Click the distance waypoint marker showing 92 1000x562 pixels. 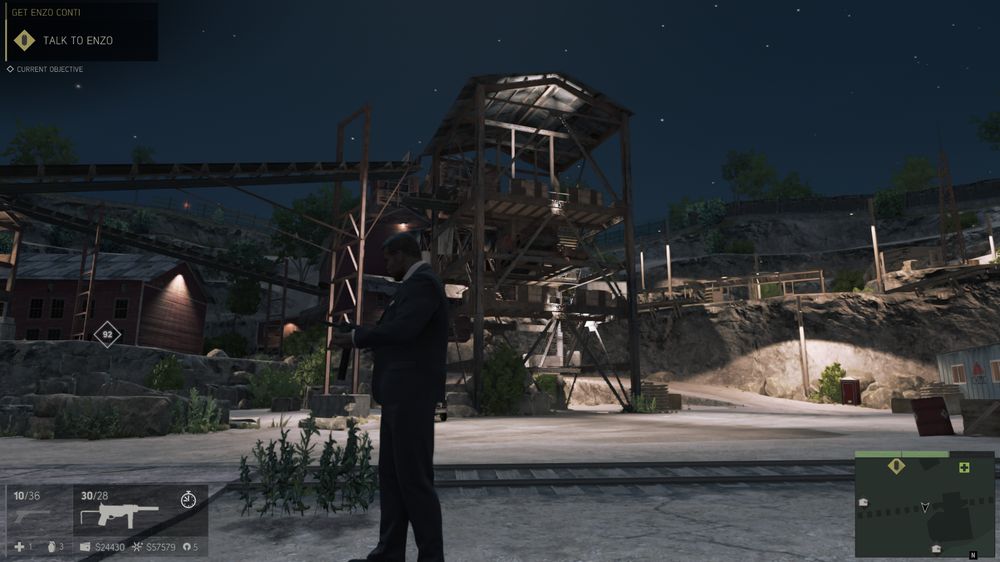[106, 334]
